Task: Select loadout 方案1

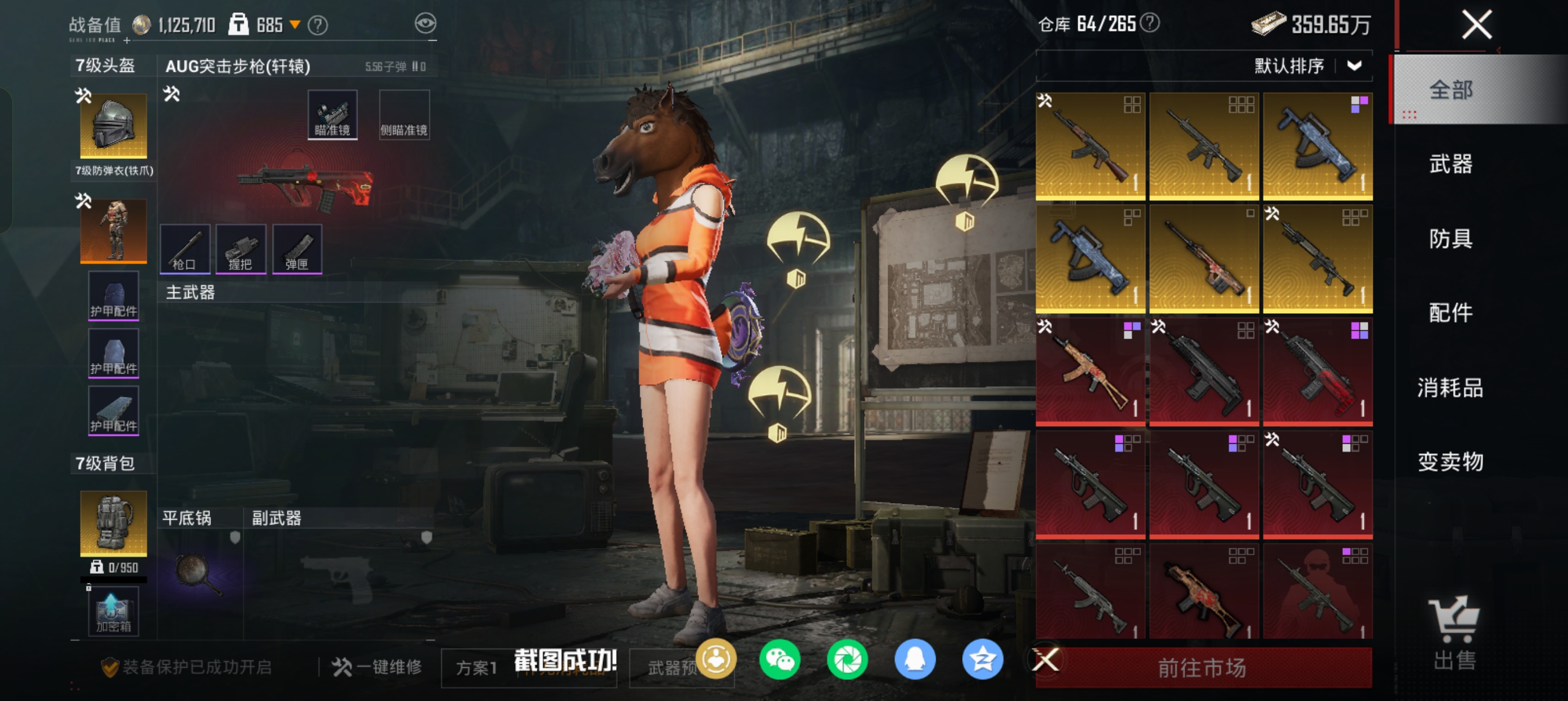Action: [477, 668]
